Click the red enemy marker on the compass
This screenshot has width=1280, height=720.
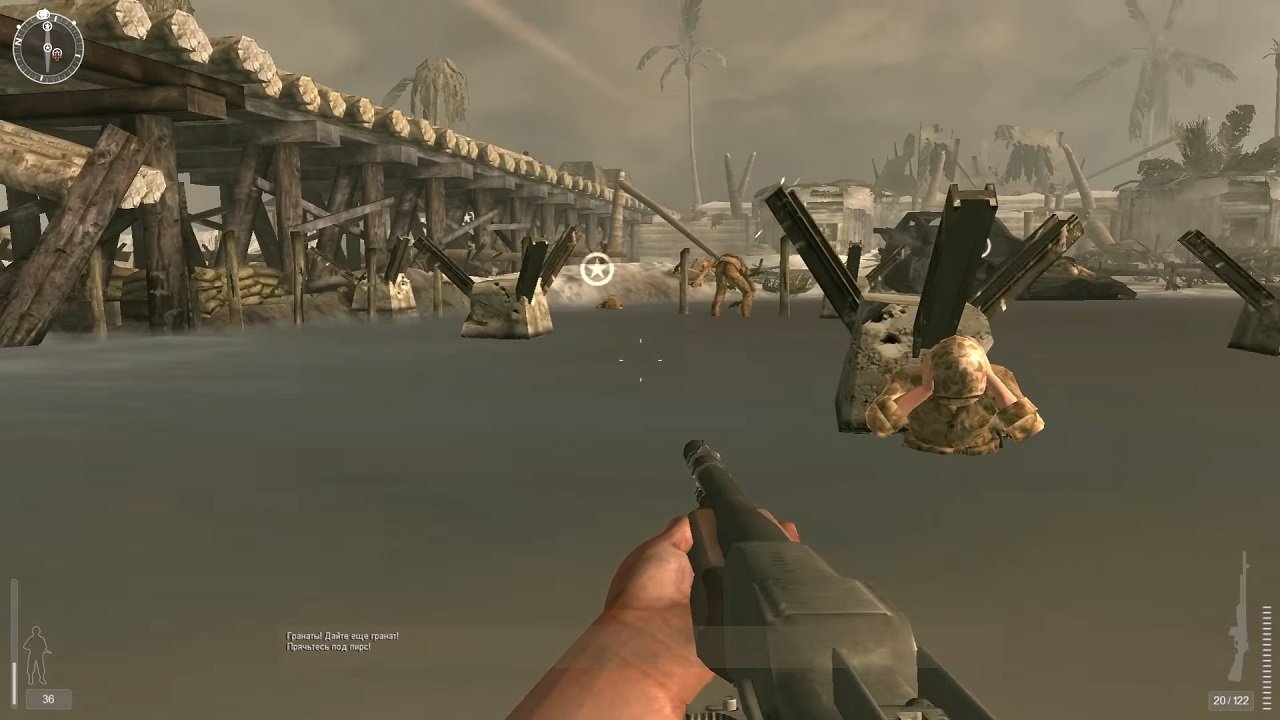57,55
